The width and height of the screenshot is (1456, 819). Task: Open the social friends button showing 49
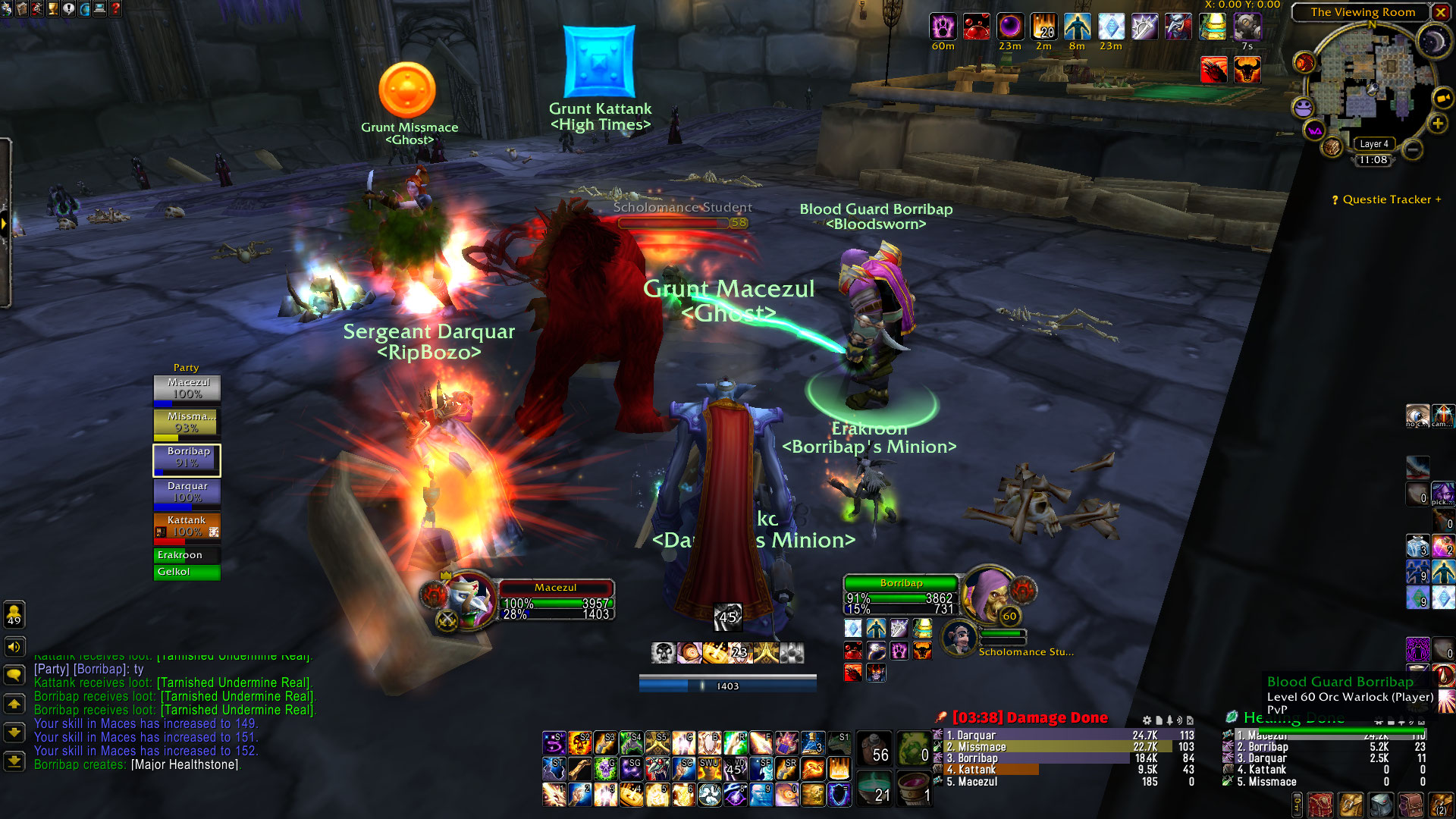[14, 614]
